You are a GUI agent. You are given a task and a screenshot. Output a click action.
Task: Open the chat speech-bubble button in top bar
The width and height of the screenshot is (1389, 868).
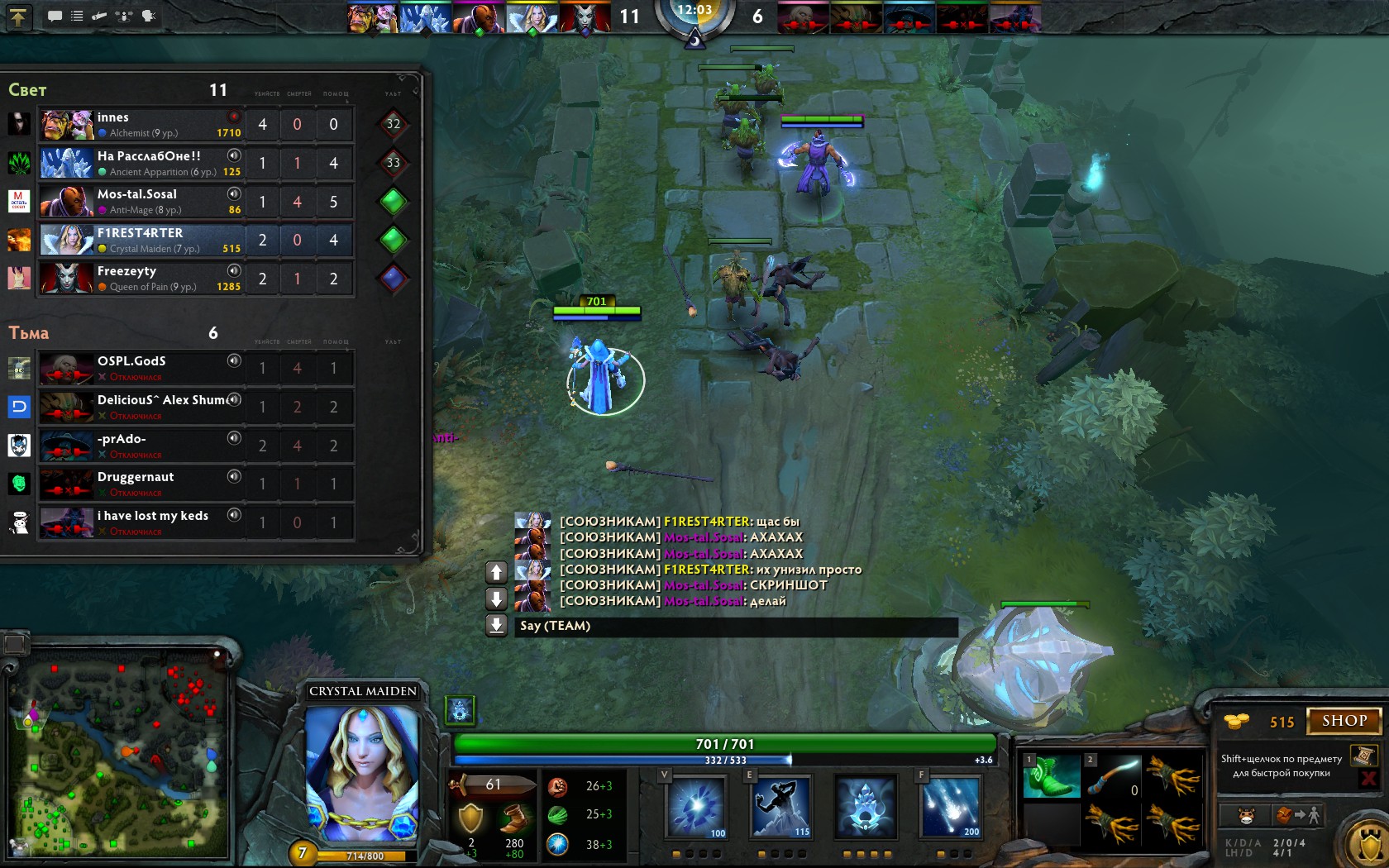pos(55,16)
